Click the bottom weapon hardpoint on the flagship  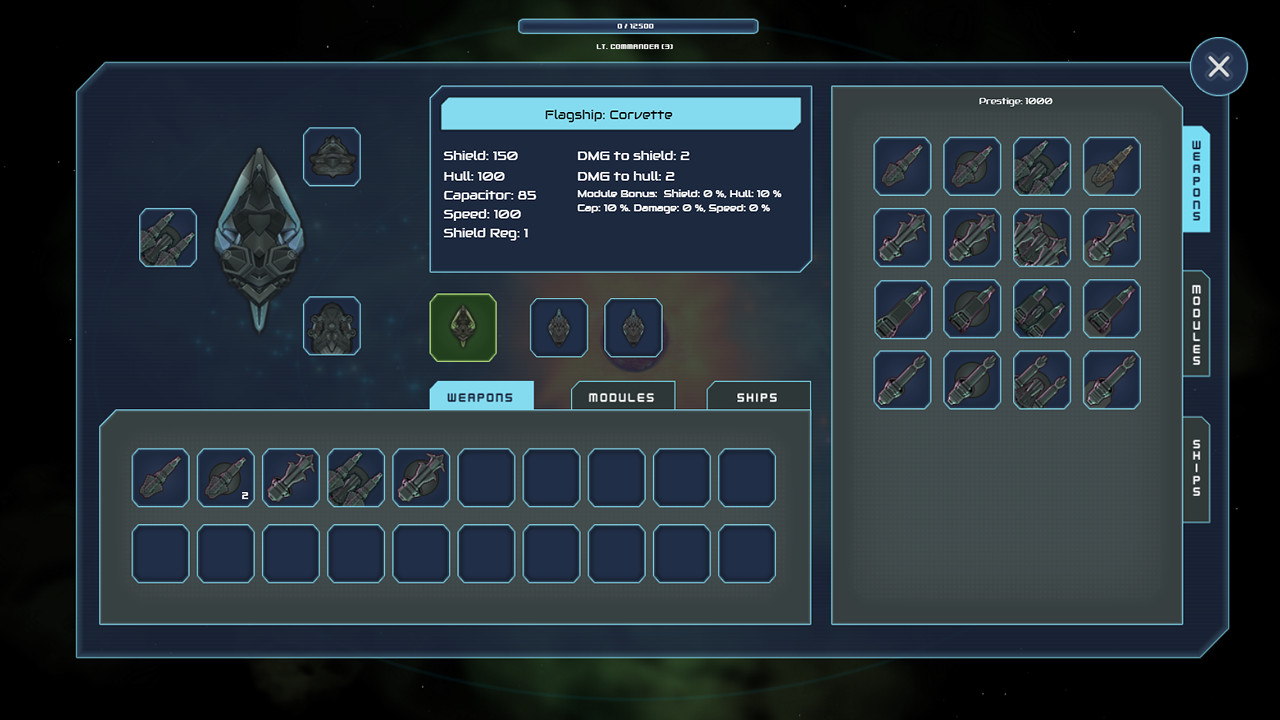[332, 327]
